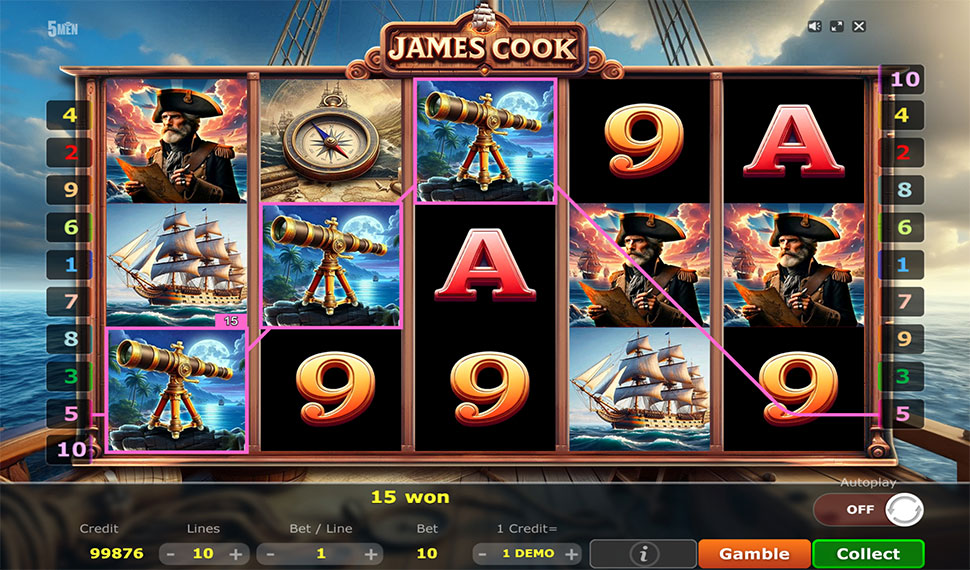Collect the 15 credit win
Screen dimensions: 970x570
pyautogui.click(x=867, y=553)
